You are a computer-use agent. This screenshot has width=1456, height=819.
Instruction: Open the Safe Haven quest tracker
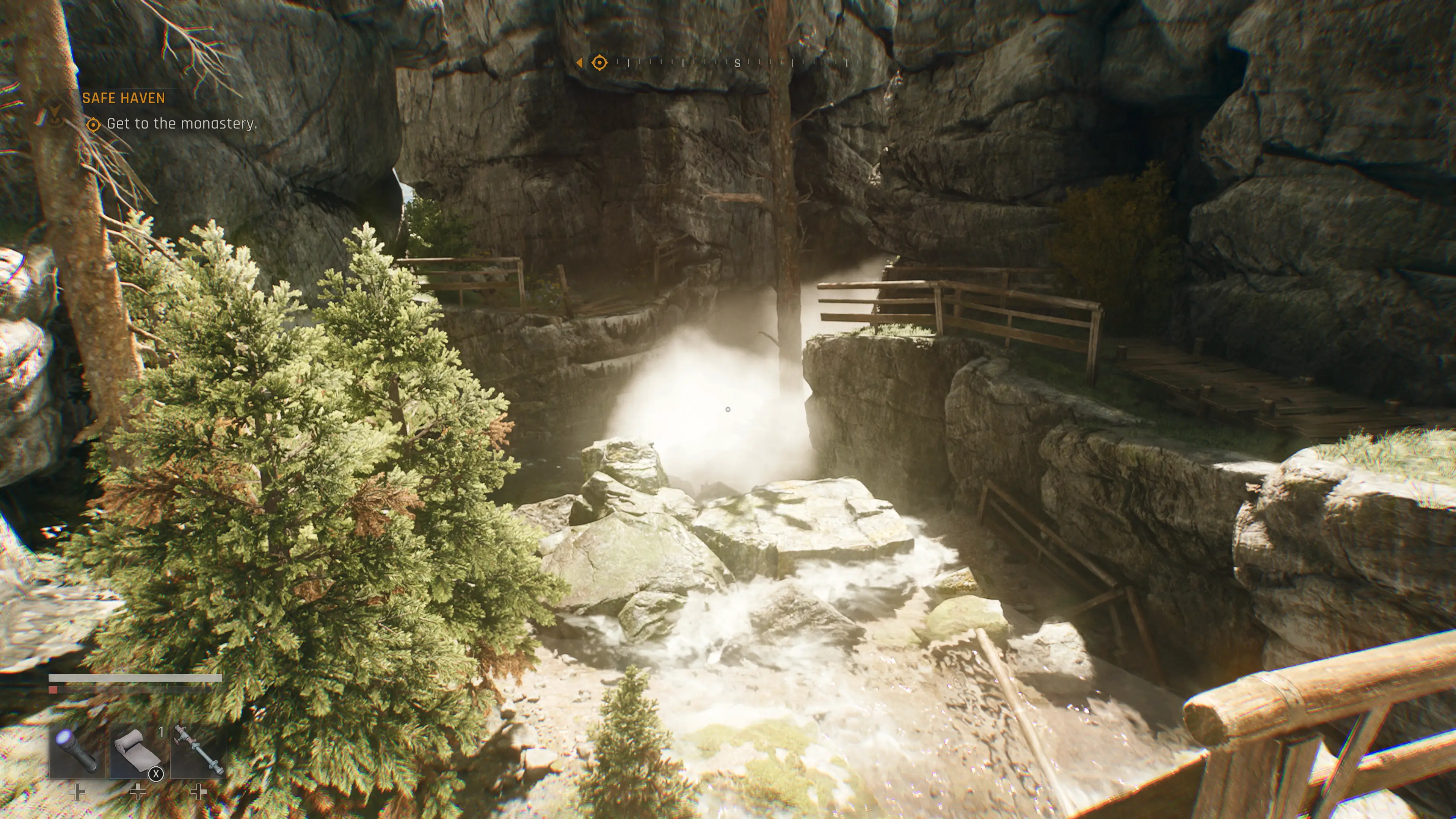pyautogui.click(x=123, y=98)
